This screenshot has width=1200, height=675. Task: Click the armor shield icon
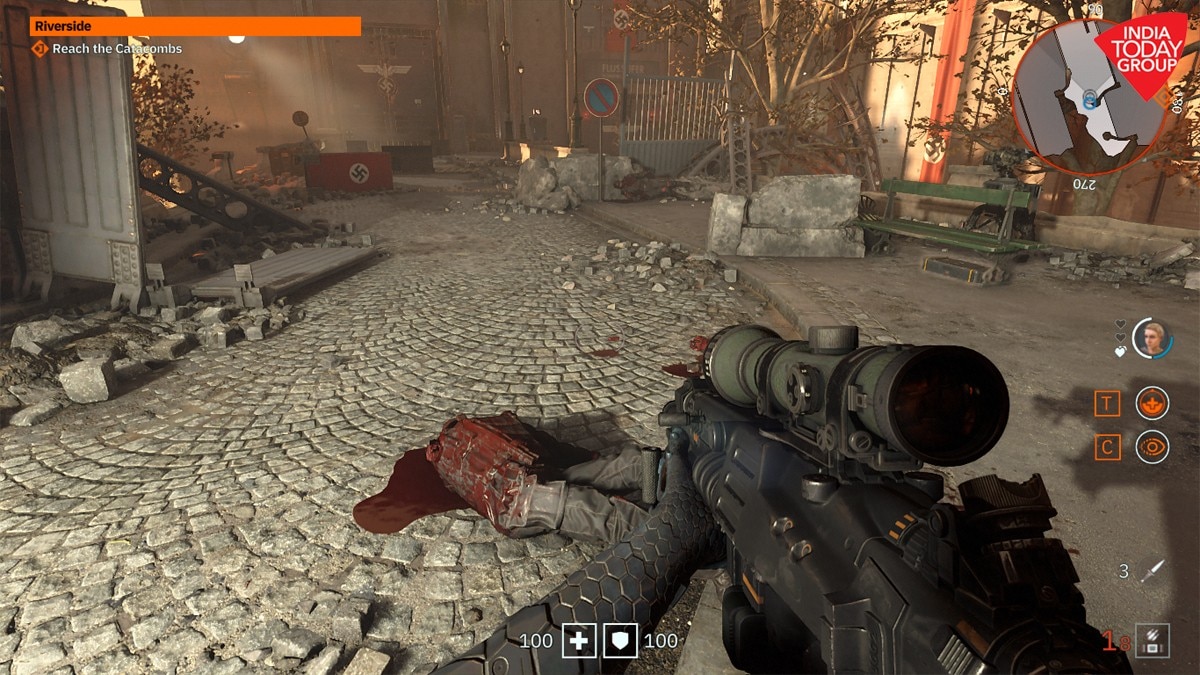[620, 640]
